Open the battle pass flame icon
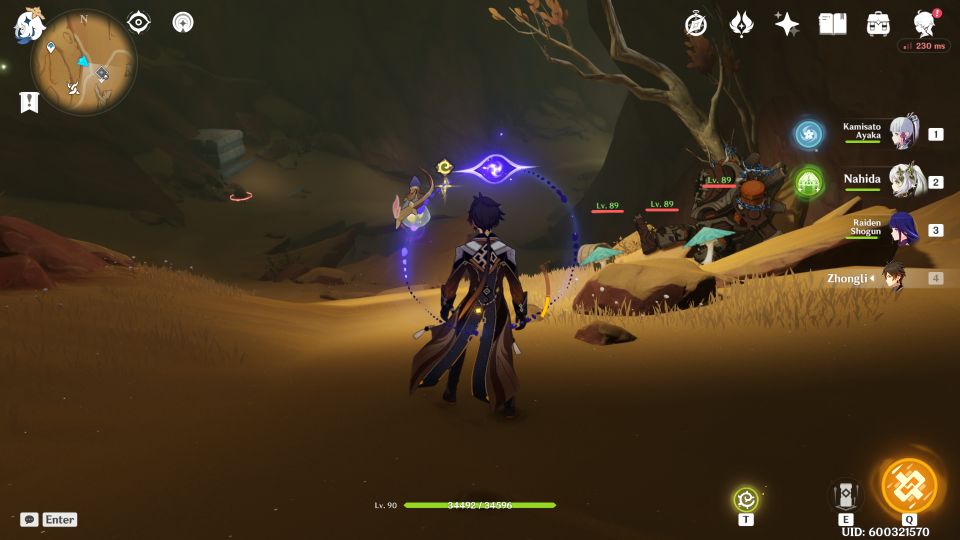 tap(742, 24)
